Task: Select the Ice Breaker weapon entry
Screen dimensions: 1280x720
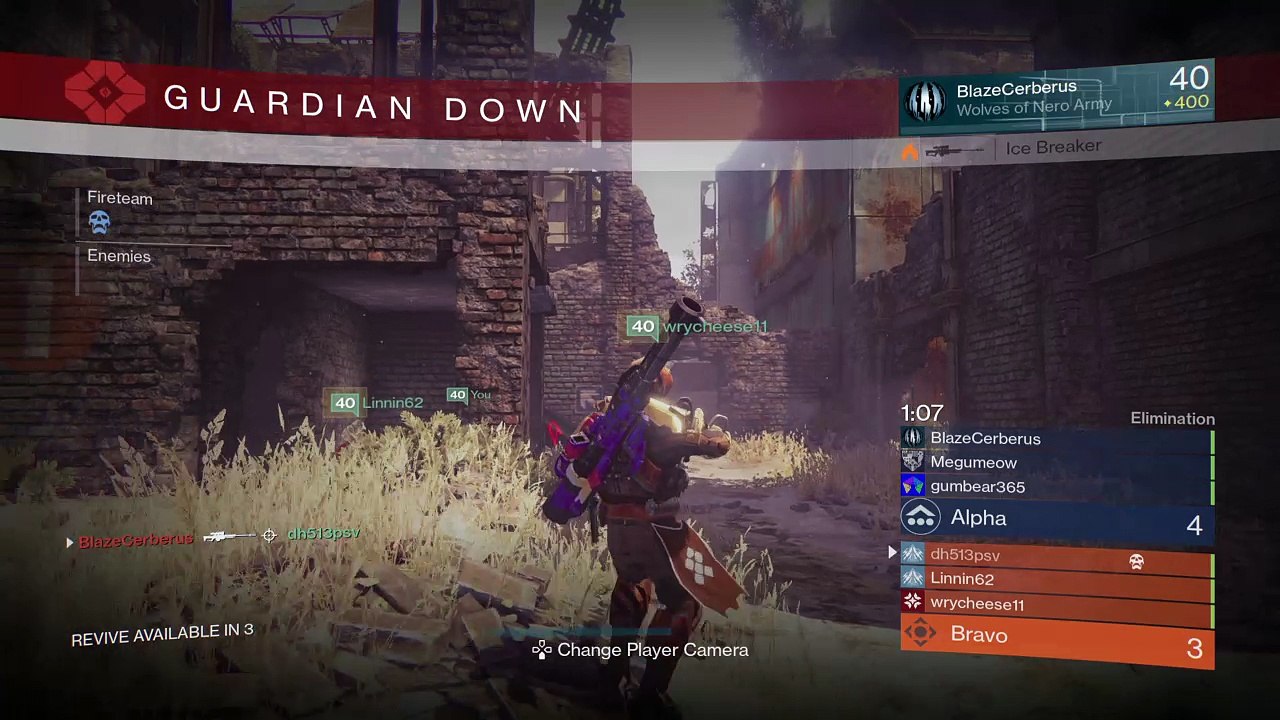Action: [1053, 148]
